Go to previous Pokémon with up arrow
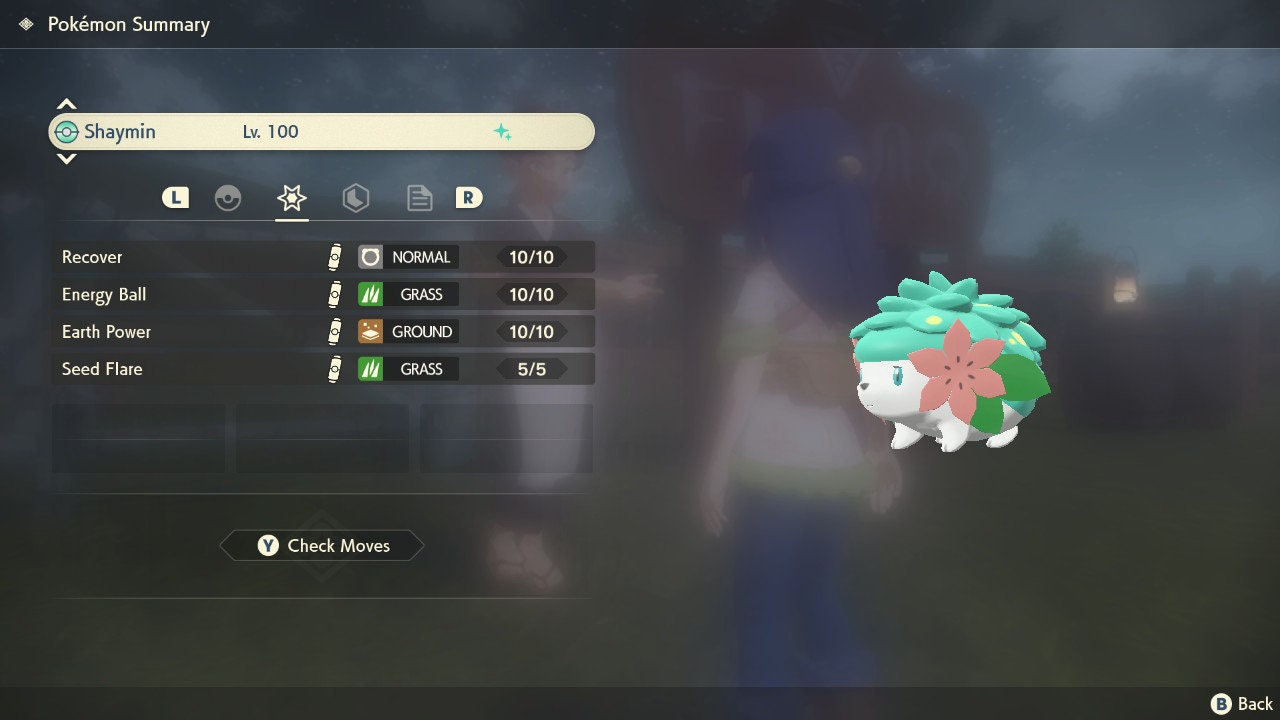The height and width of the screenshot is (720, 1280). [x=66, y=104]
